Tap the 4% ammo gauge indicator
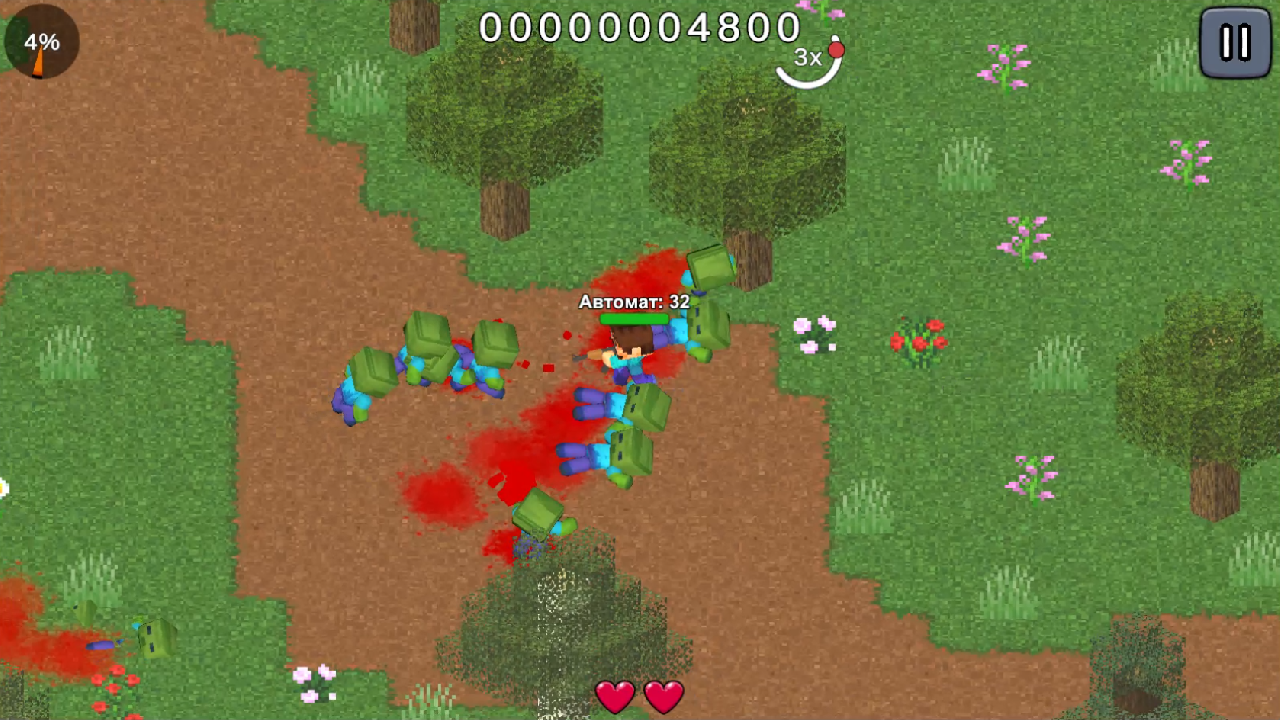This screenshot has width=1280, height=720. coord(40,42)
